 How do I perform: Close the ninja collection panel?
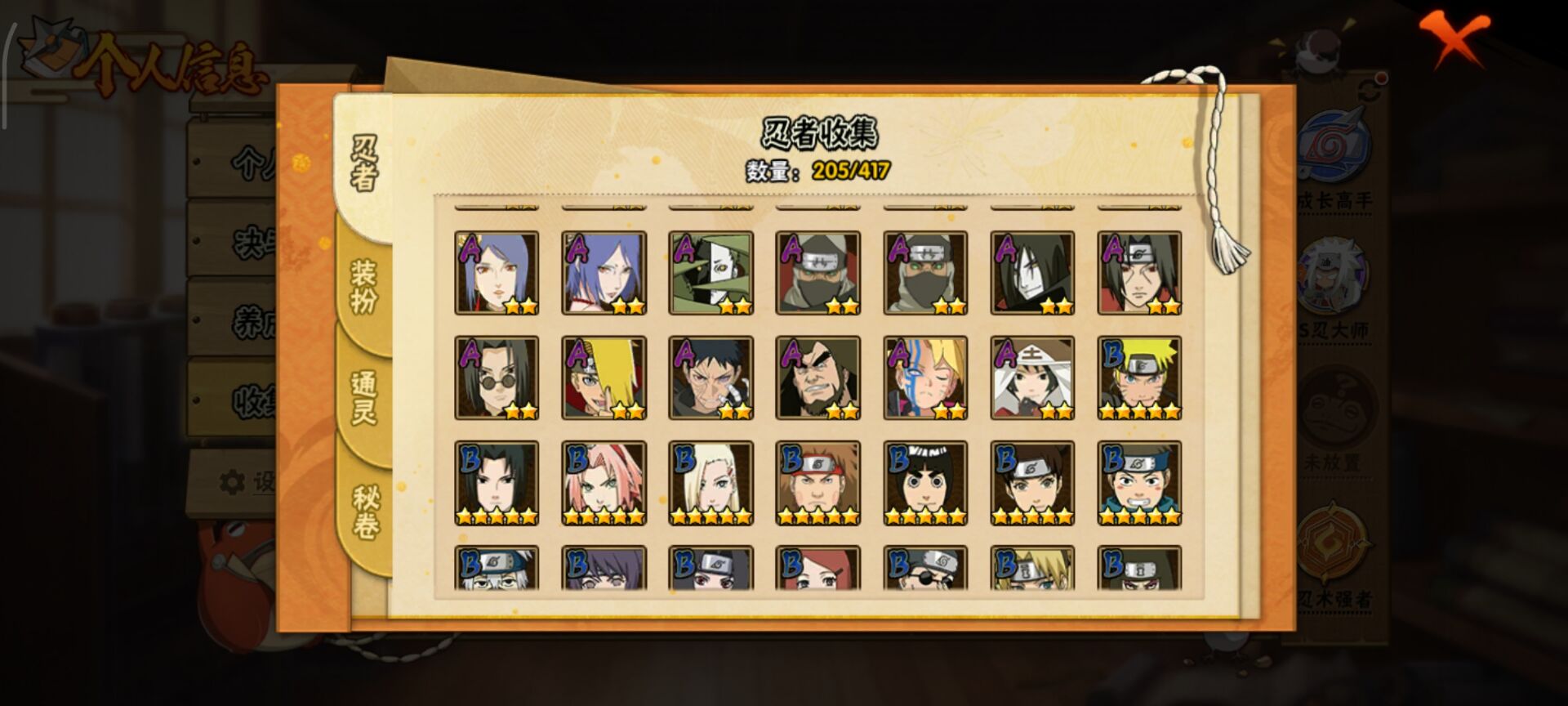(x=1452, y=37)
